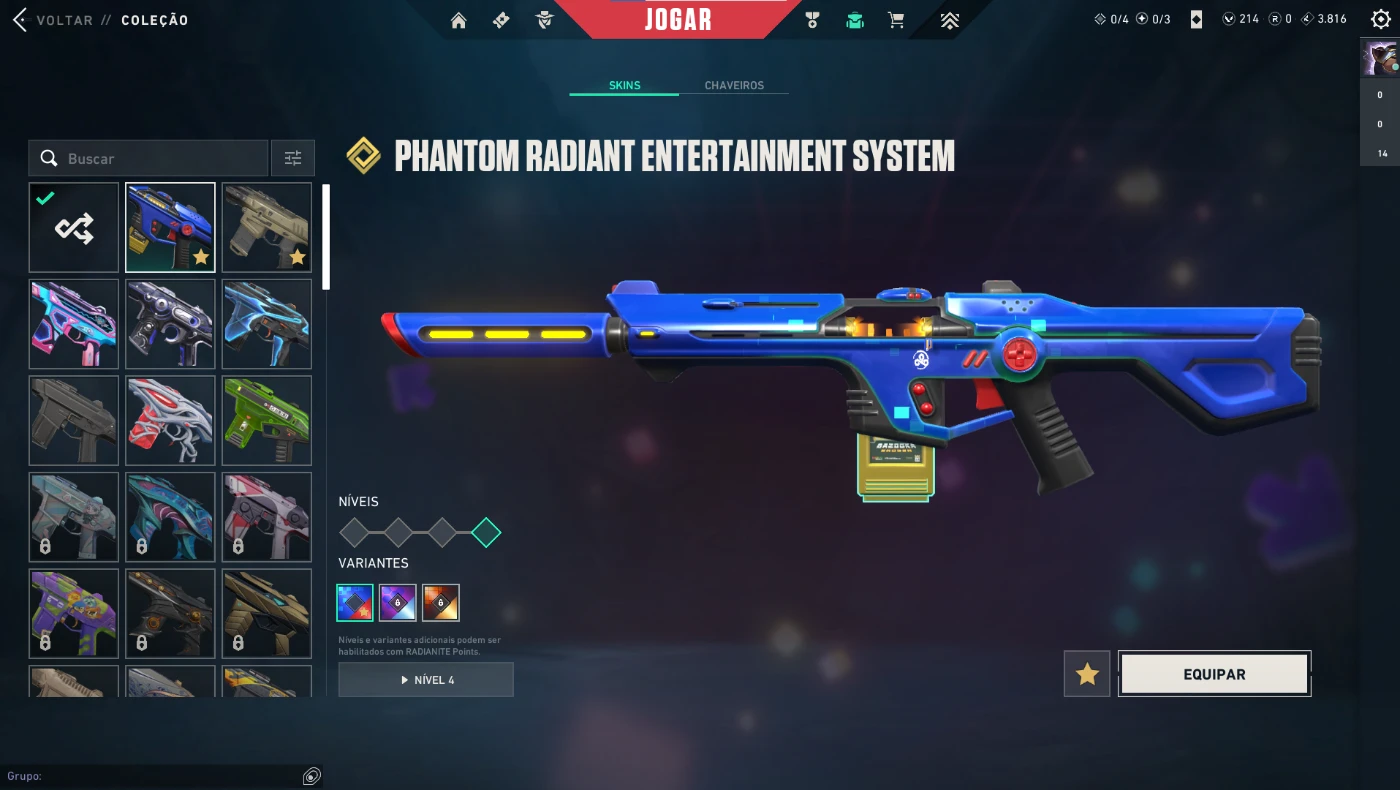Choose the blue Radiant Entertainment System thumbnail
The image size is (1400, 790).
click(x=170, y=228)
